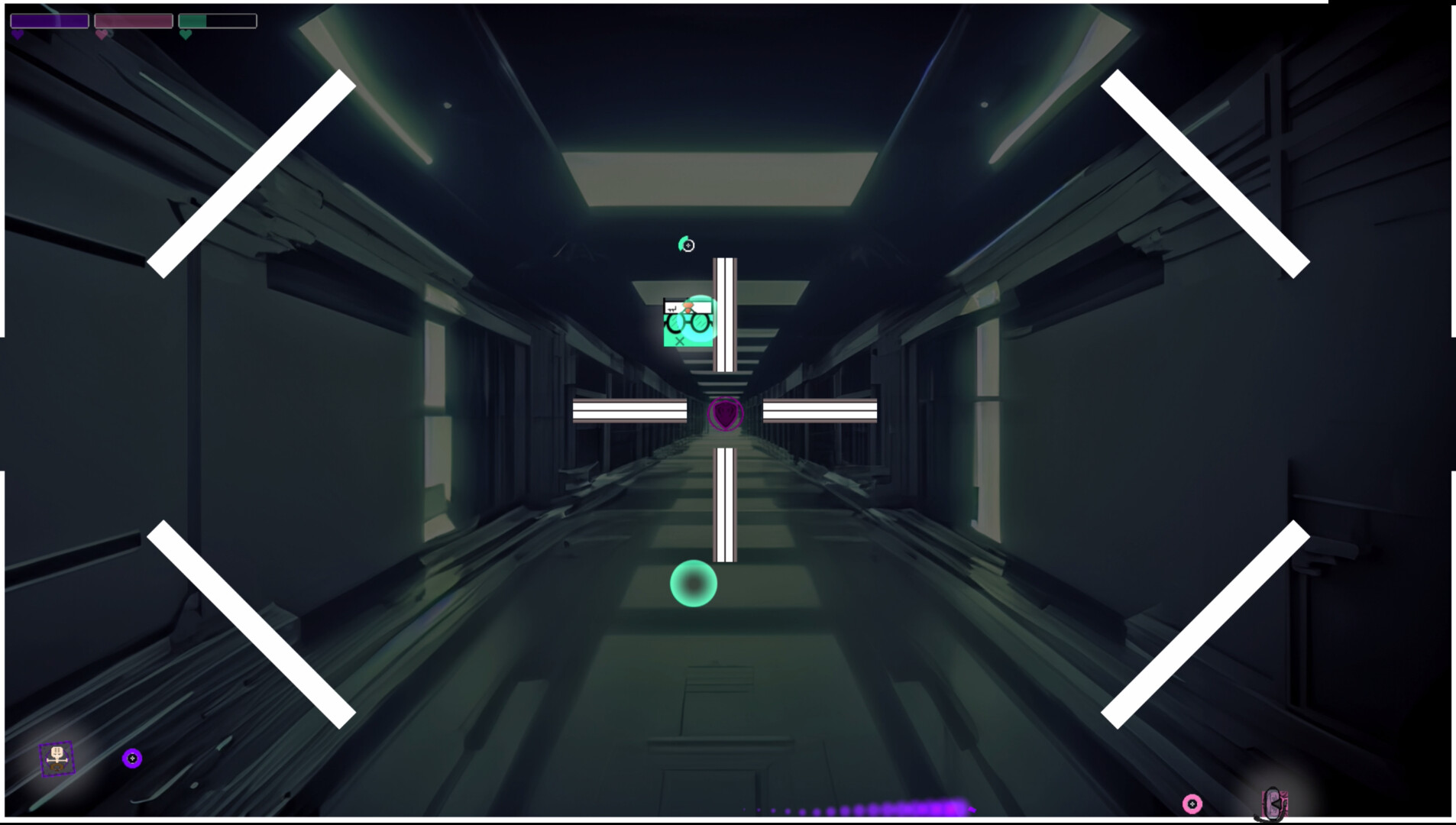Select the skull ability icon in bottom-left
The image size is (1456, 825).
point(57,759)
